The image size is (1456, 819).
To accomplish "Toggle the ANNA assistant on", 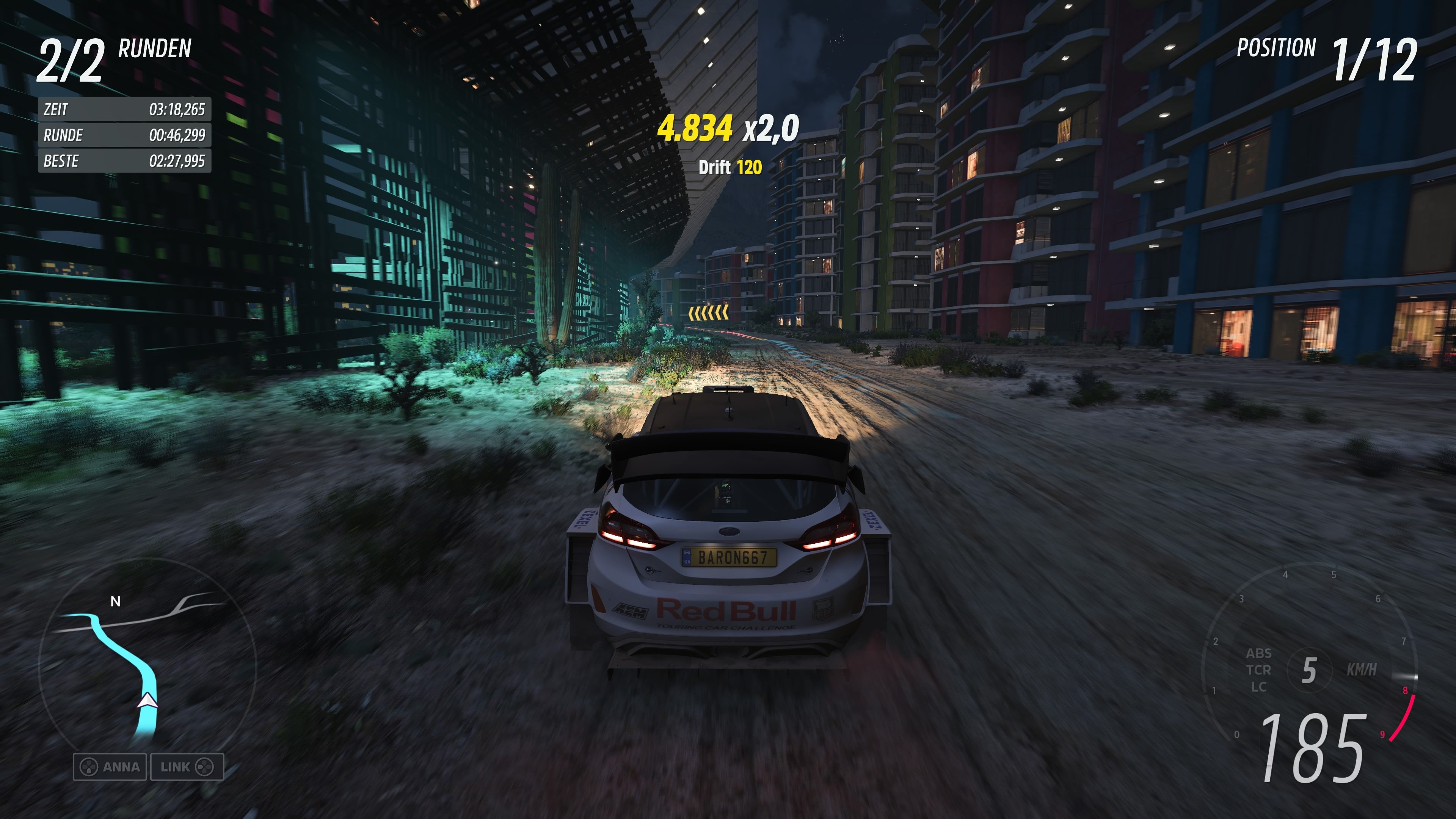I will (x=109, y=767).
